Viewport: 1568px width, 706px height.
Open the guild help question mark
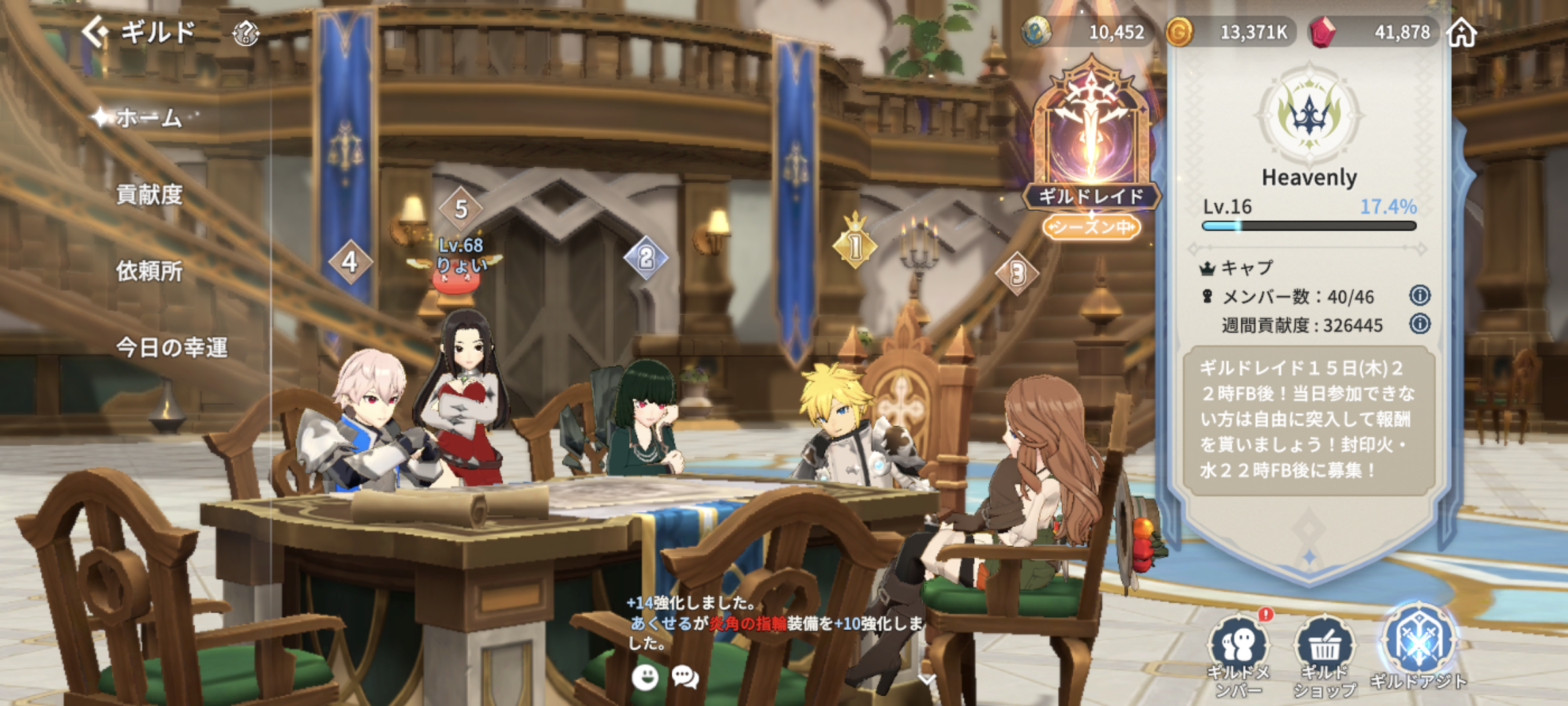coord(246,33)
